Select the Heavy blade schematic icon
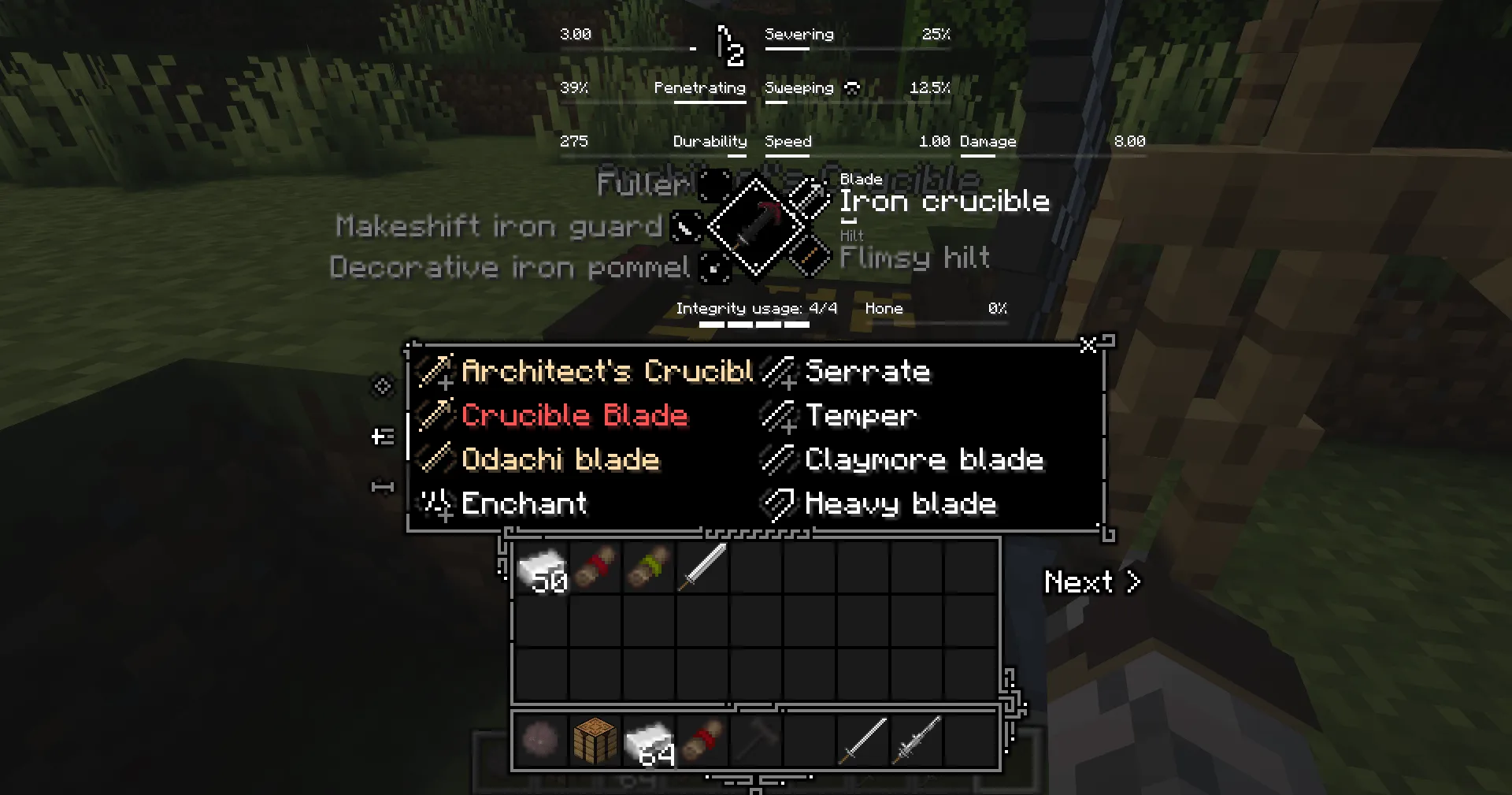The width and height of the screenshot is (1512, 795). 778,503
